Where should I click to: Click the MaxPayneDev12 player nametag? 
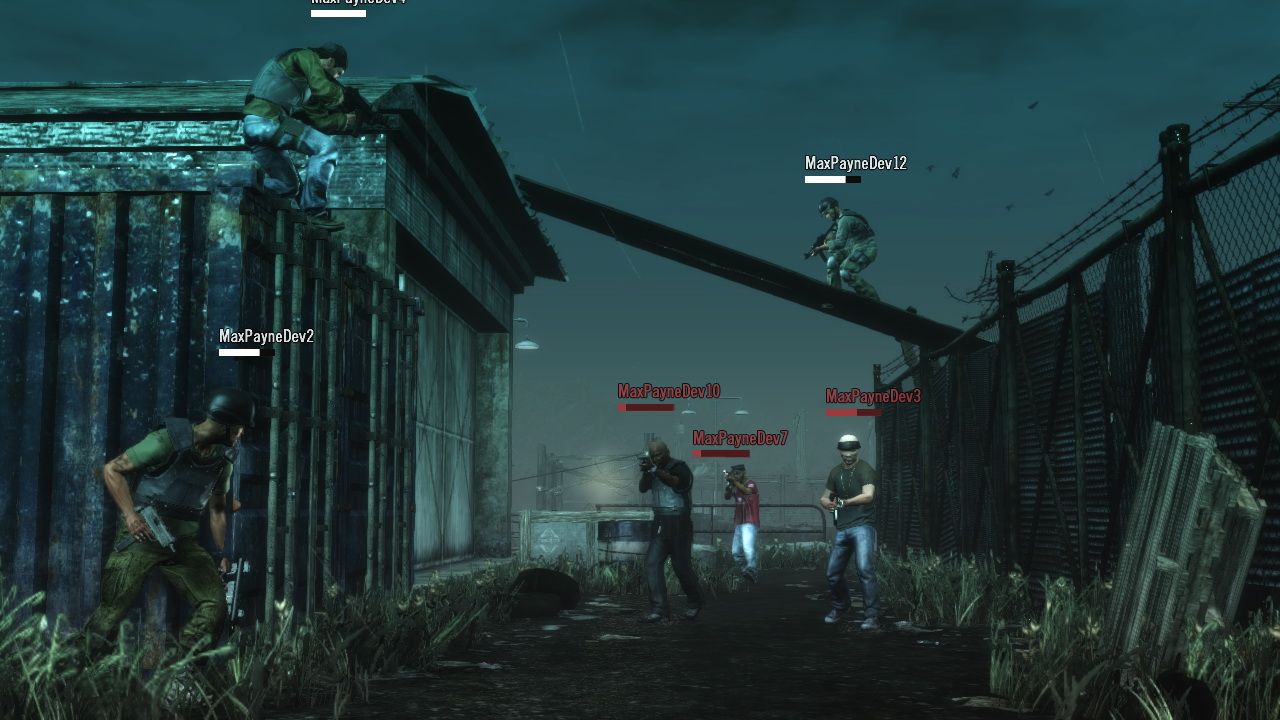(857, 160)
